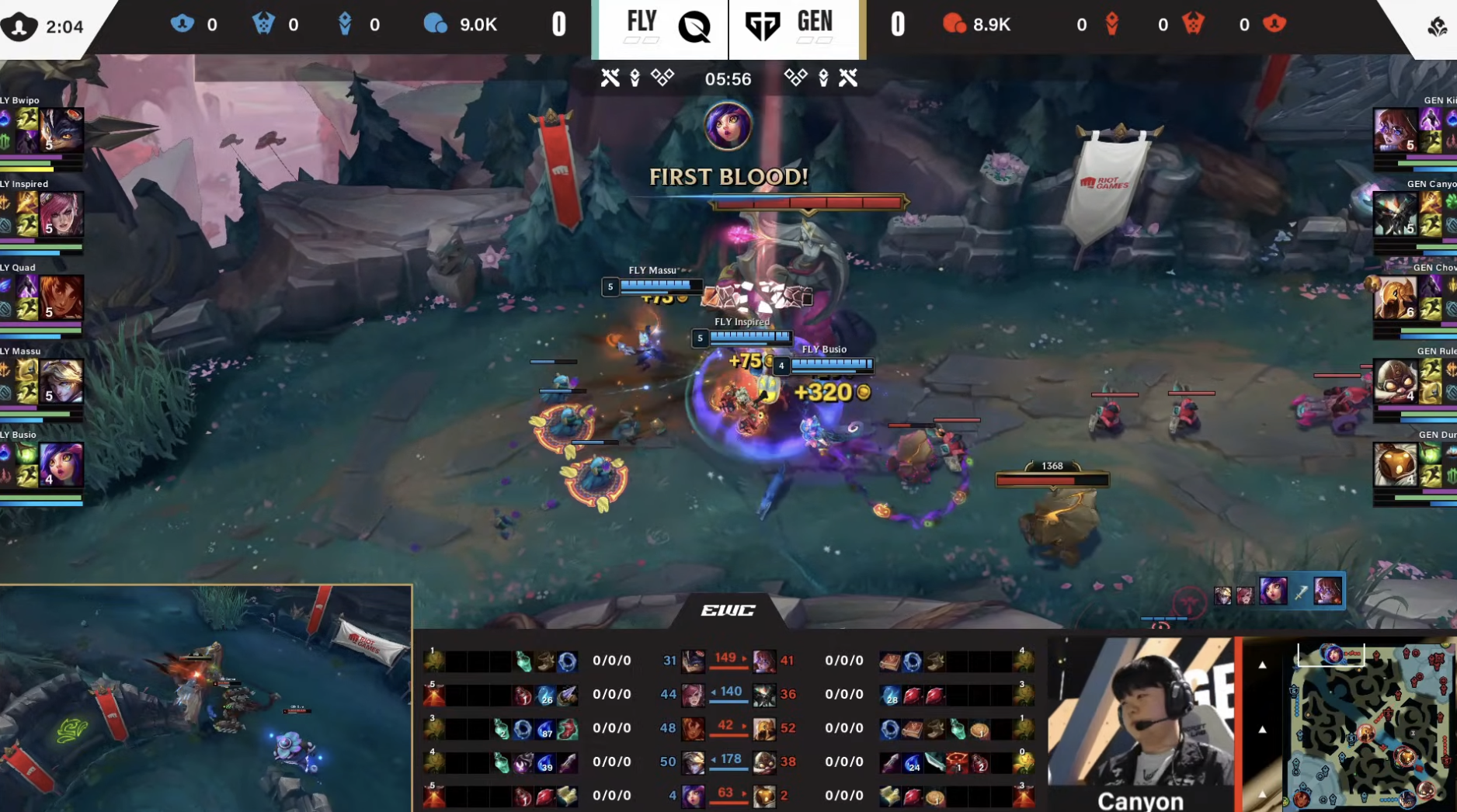Select the hourglass icon in the top-right corner

click(x=1436, y=26)
